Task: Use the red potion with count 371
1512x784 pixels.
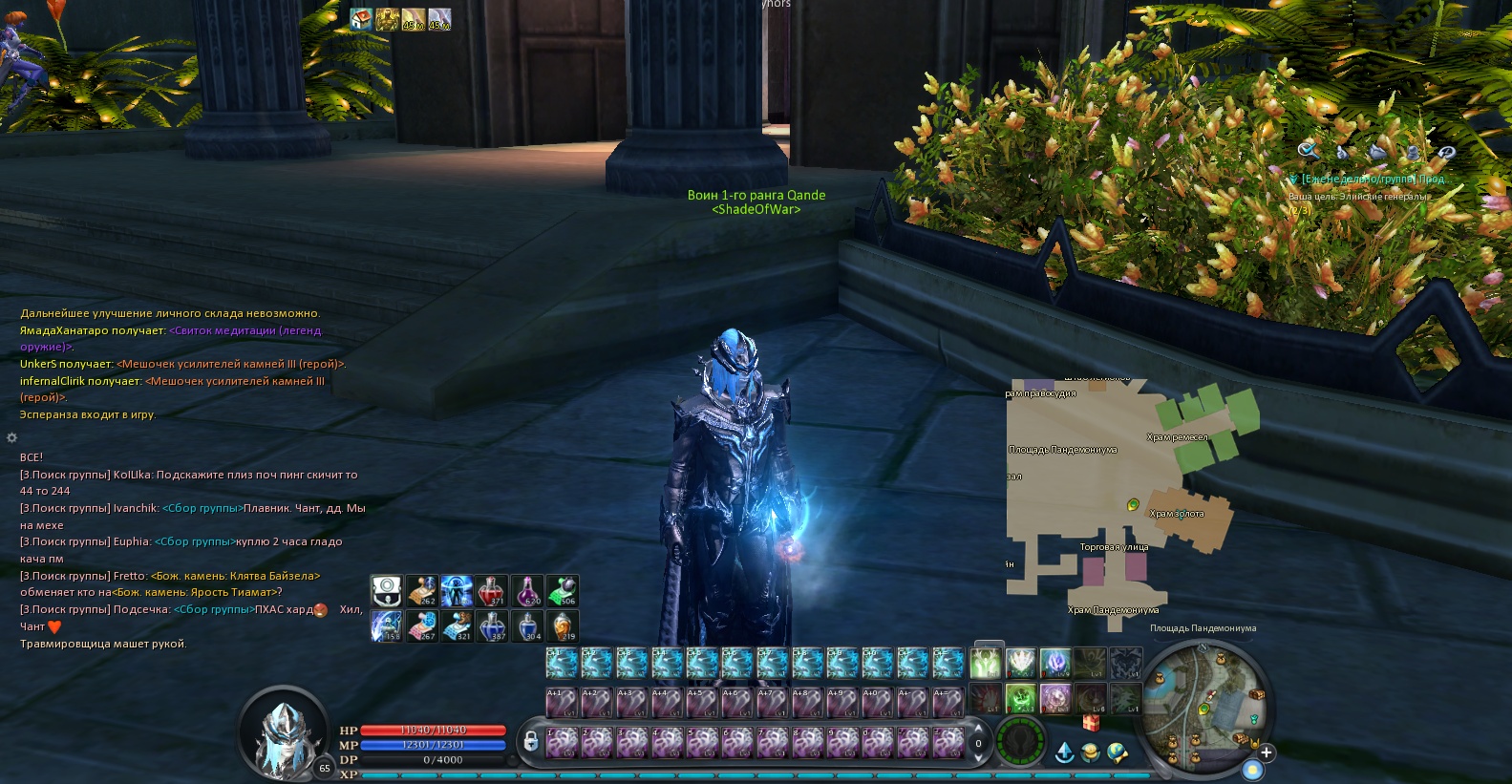Action: pos(492,591)
